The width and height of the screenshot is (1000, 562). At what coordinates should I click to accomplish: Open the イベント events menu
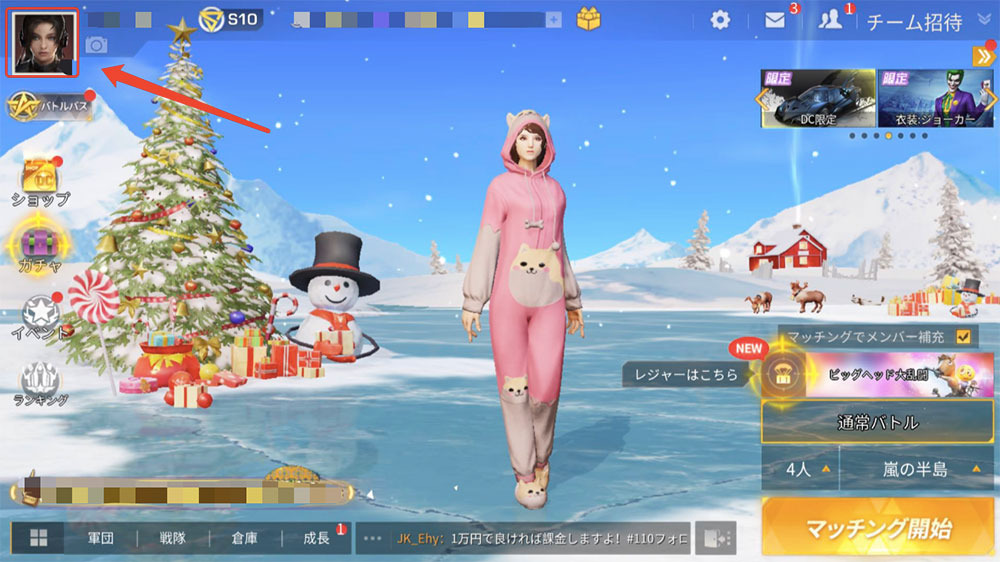pyautogui.click(x=40, y=317)
